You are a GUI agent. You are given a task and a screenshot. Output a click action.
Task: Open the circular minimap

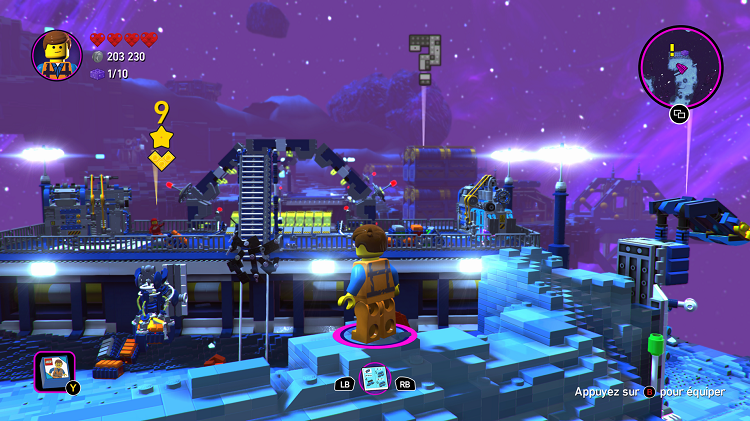[x=680, y=66]
